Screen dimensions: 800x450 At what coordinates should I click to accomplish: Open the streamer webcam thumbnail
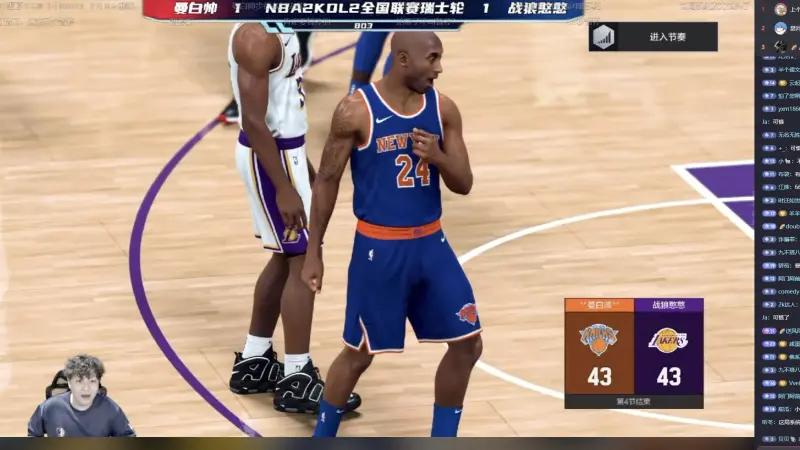pyautogui.click(x=79, y=396)
